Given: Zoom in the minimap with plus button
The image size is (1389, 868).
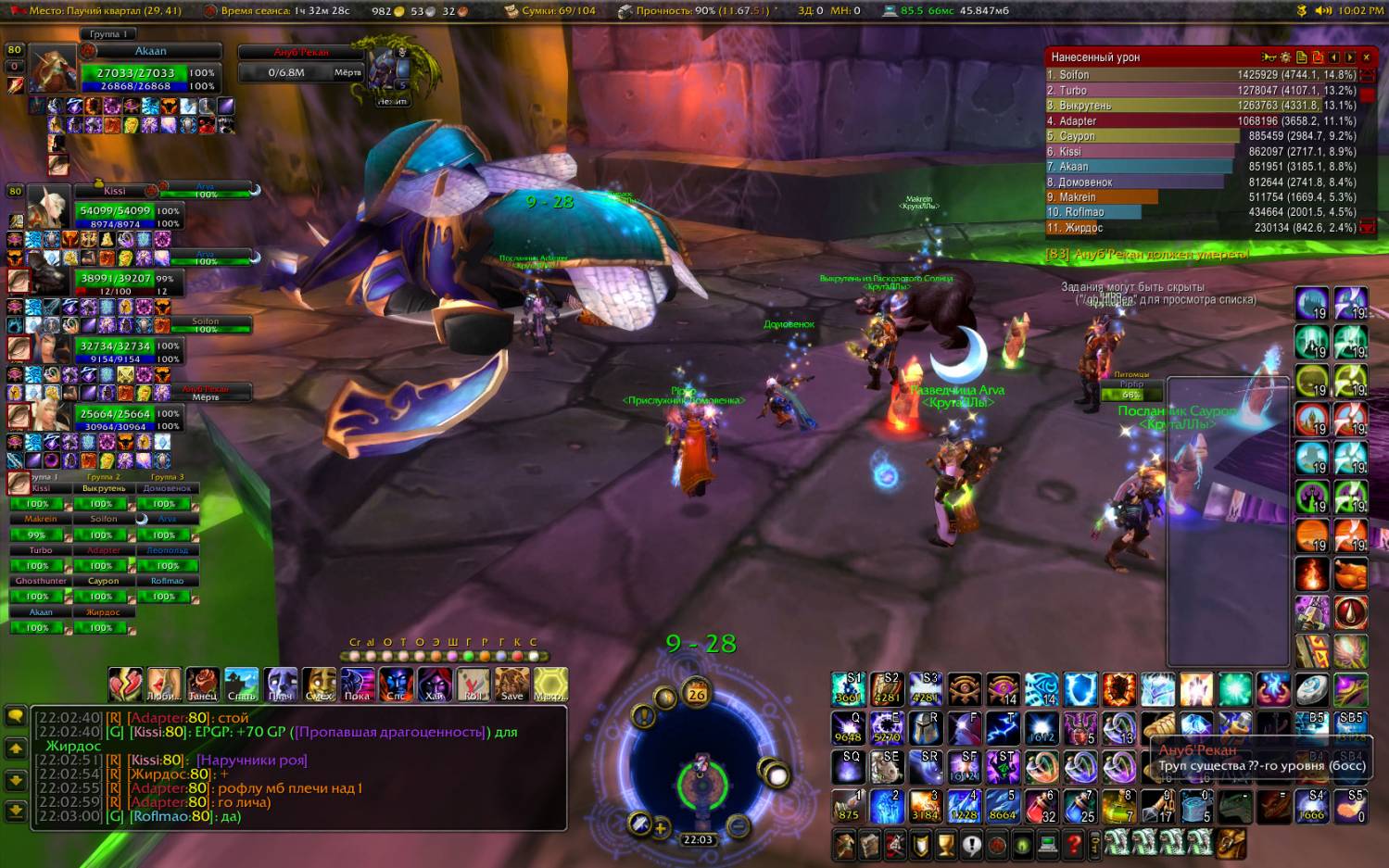Looking at the screenshot, I should coord(660,828).
